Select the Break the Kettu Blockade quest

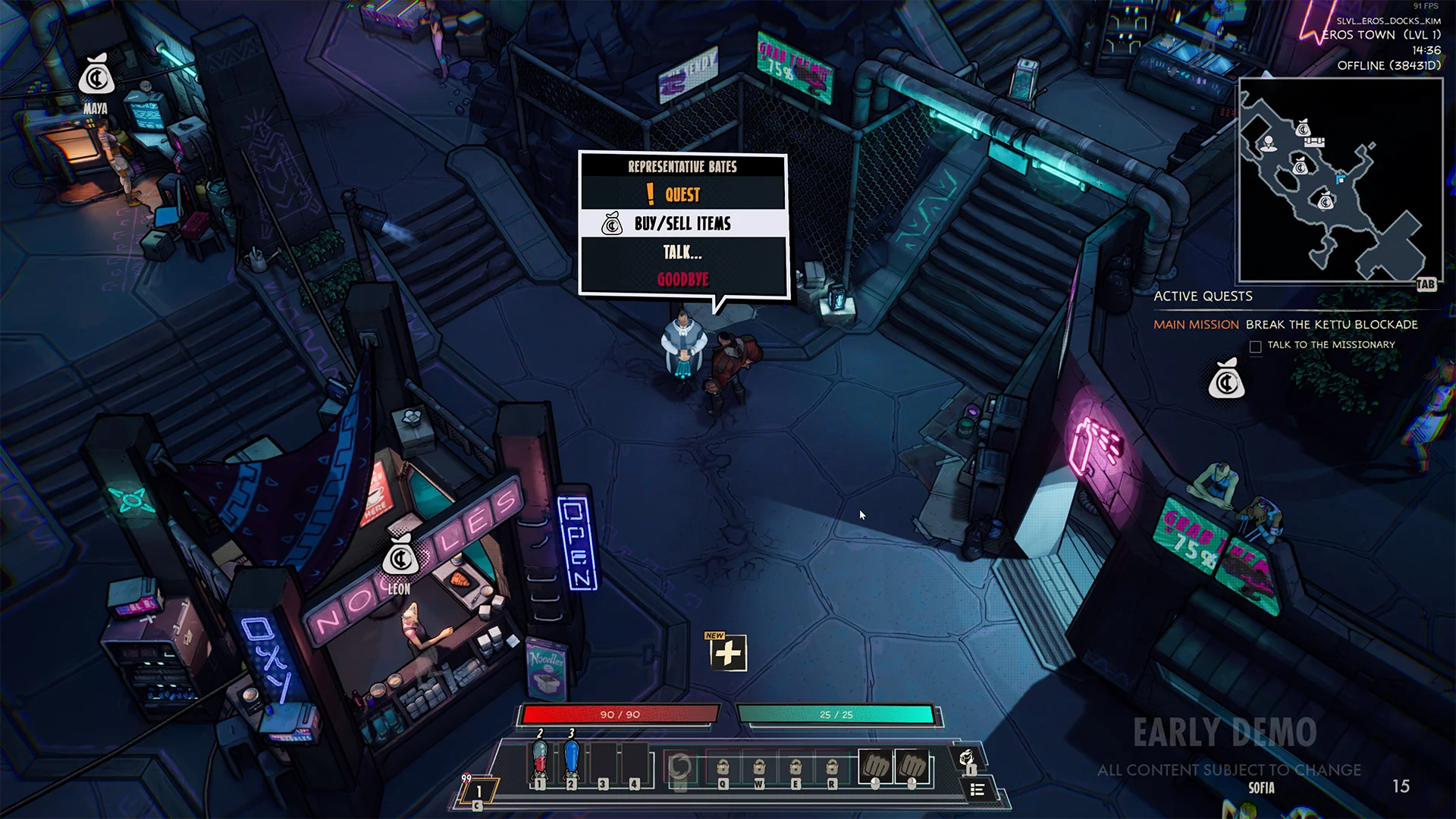click(1331, 325)
